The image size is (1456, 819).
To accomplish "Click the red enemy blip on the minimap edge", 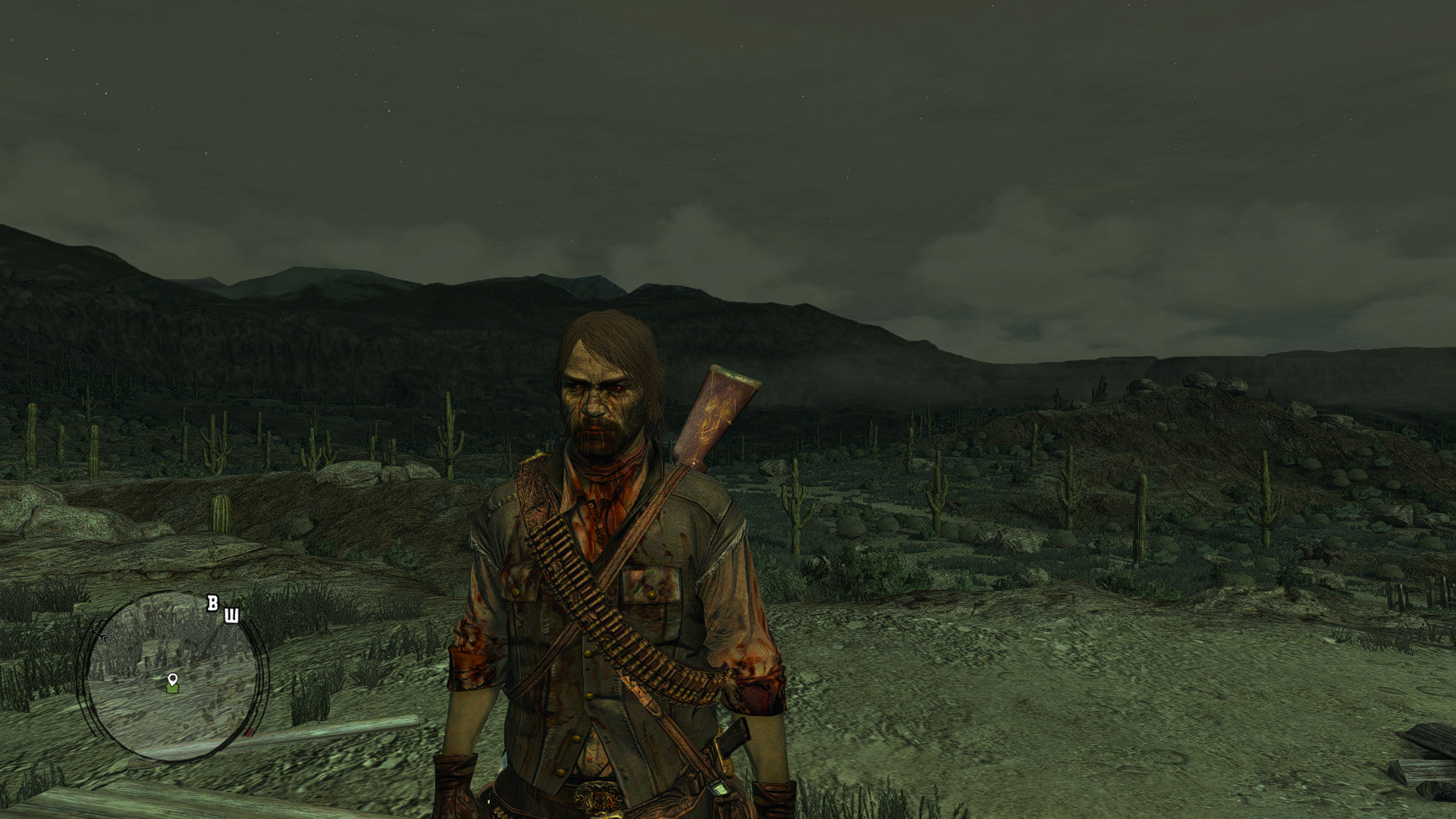I will [x=249, y=733].
